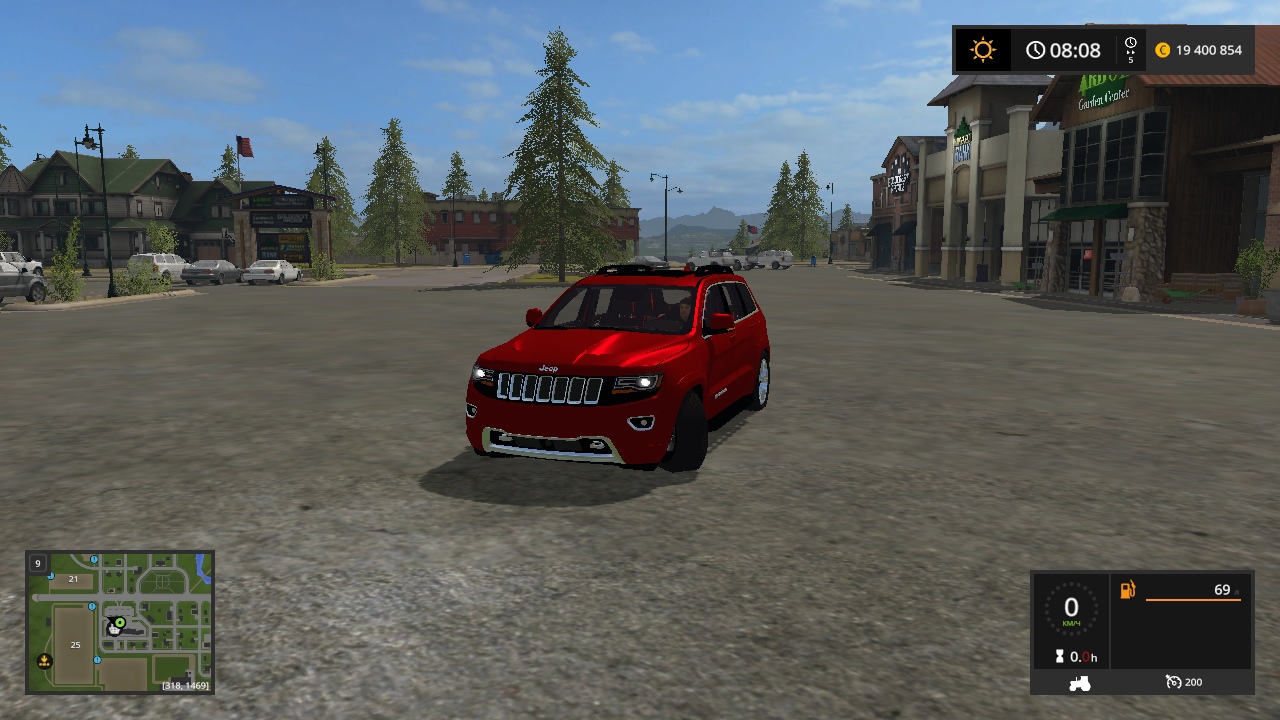
Task: Select the shop basket marker on the minimap
Action: click(113, 630)
